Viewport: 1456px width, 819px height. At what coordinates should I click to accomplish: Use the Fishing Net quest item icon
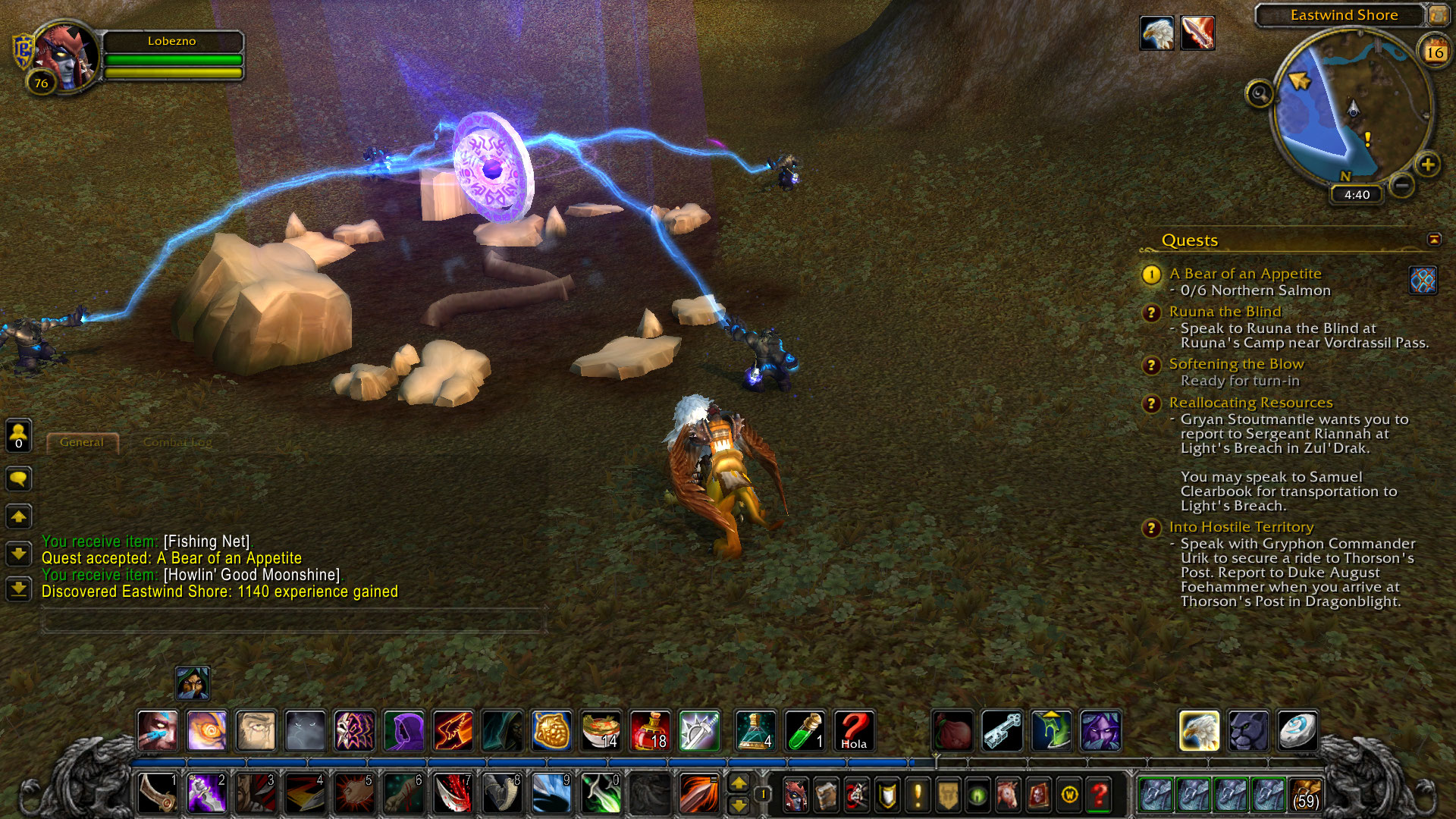(x=1423, y=280)
